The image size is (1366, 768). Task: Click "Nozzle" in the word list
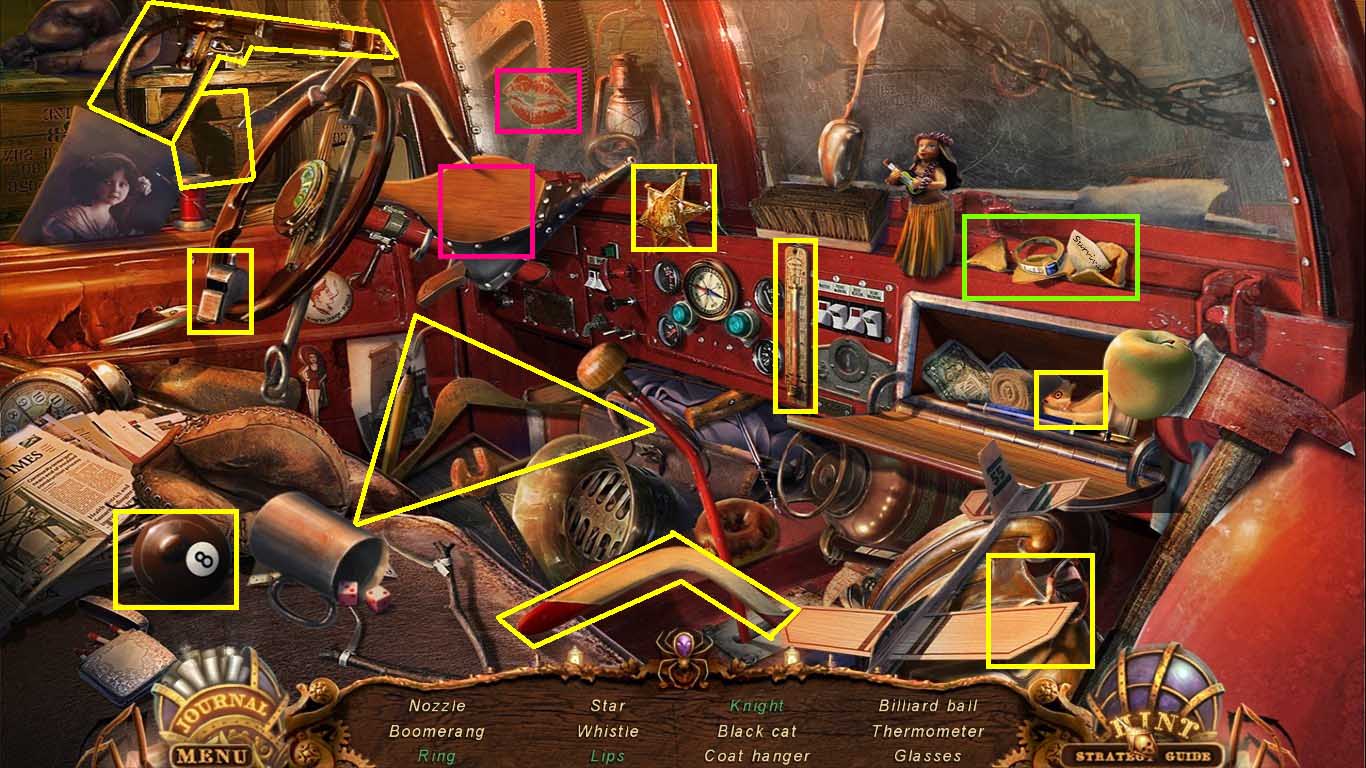click(437, 705)
